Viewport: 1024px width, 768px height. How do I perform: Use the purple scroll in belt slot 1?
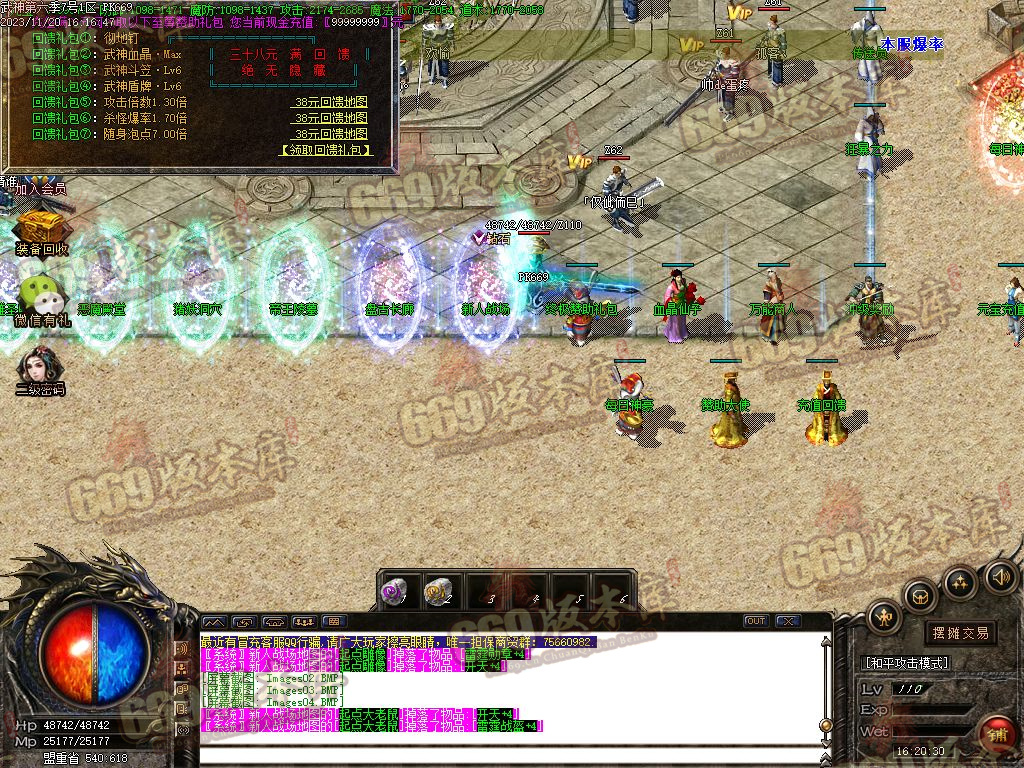(396, 592)
